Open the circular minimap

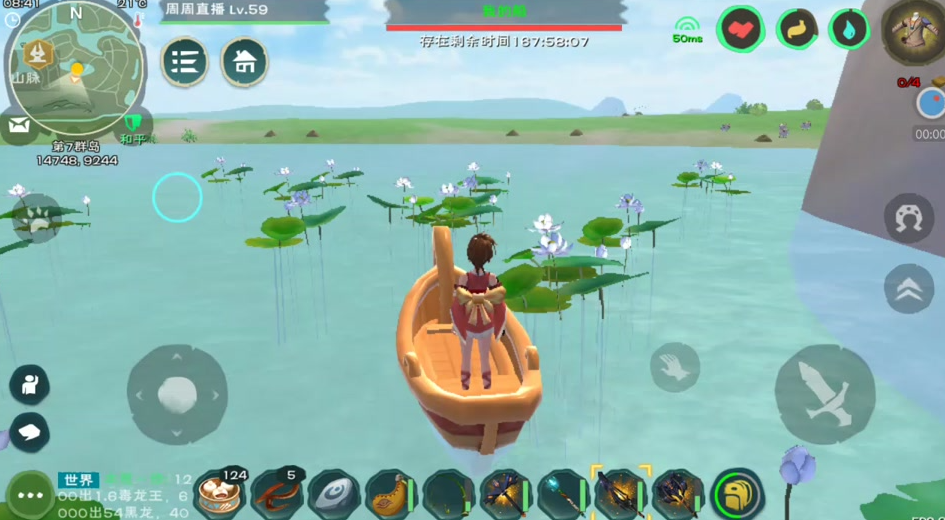click(76, 72)
